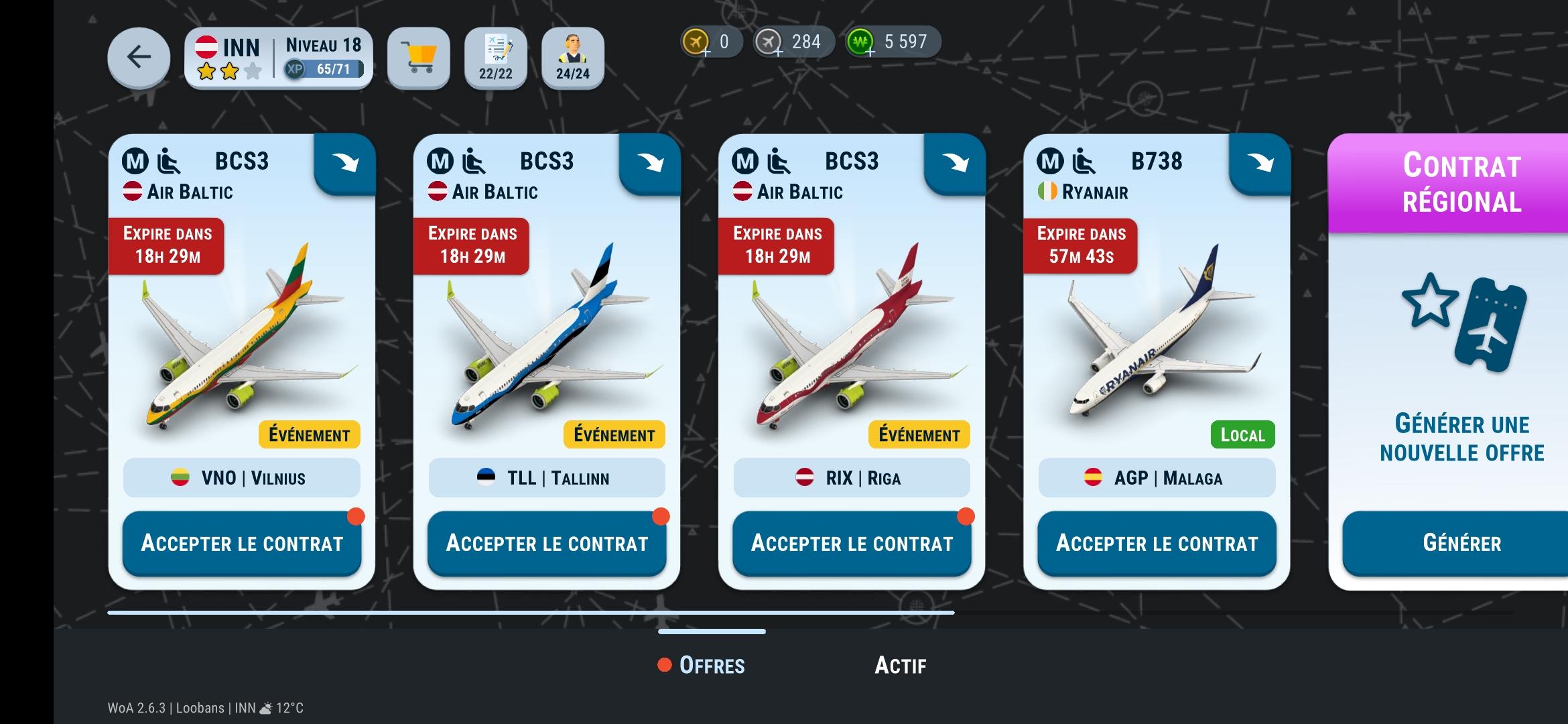Expand the VNO | Vilnius destination details

(241, 478)
